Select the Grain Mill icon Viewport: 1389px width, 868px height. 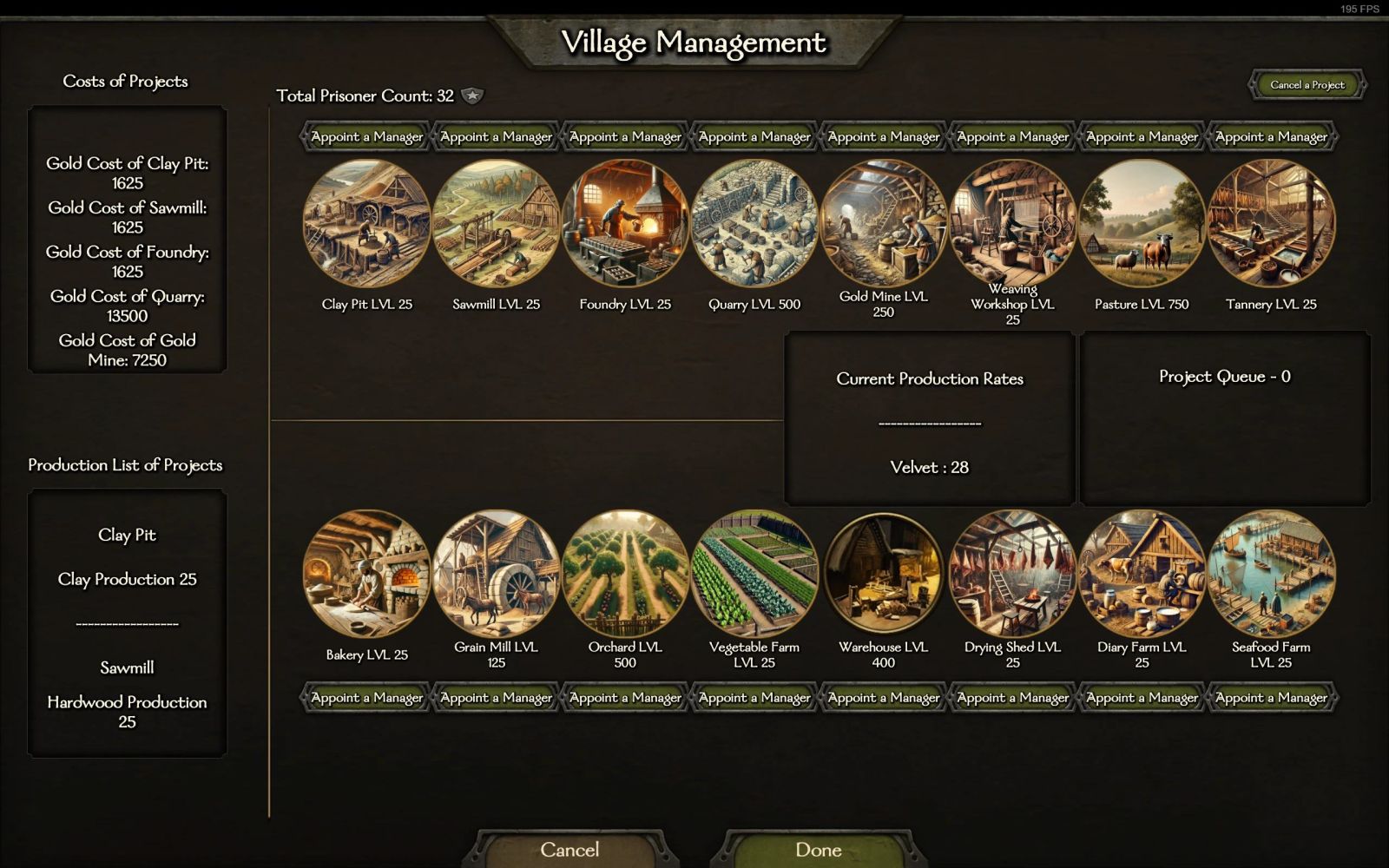[x=496, y=574]
